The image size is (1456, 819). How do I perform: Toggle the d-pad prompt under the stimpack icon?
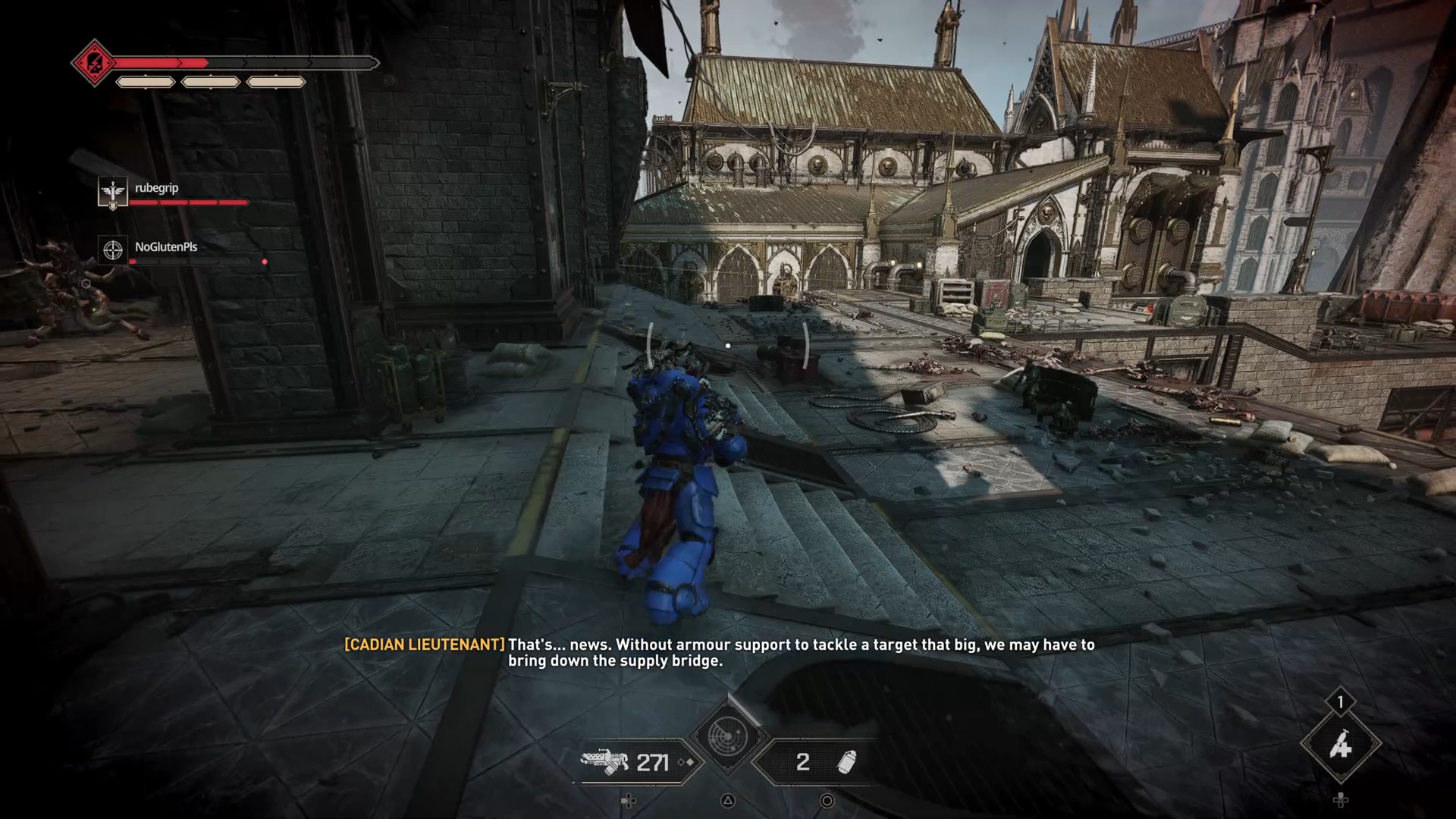[1342, 800]
